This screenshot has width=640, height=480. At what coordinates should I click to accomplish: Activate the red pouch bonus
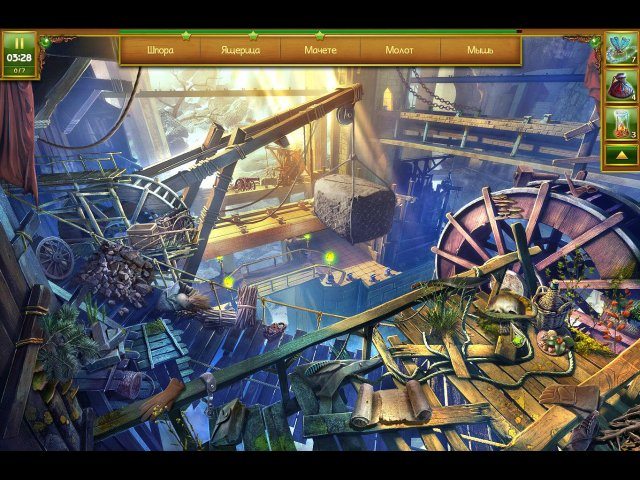(x=620, y=87)
